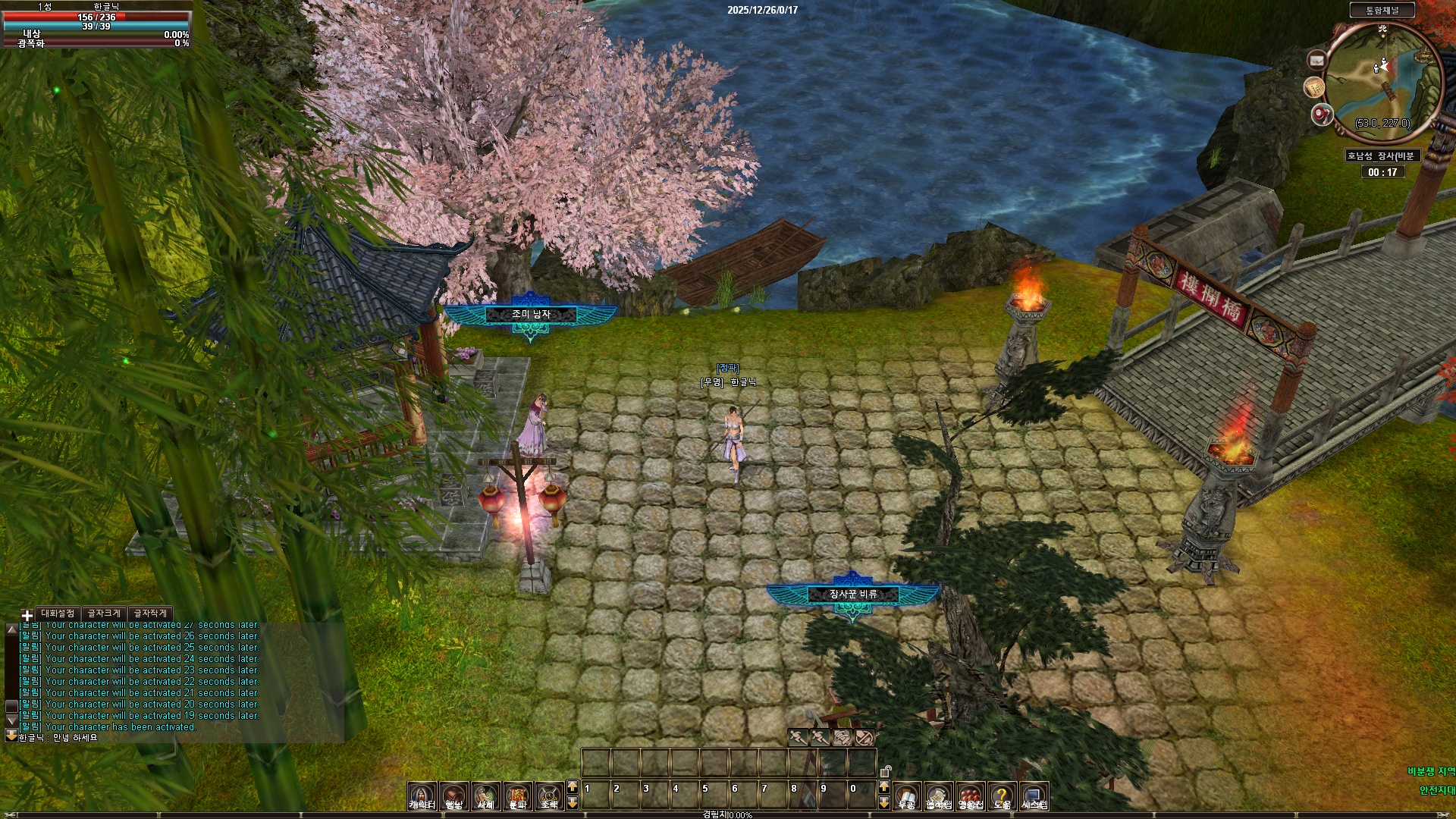Open the 문파 guild menu

coord(517,795)
